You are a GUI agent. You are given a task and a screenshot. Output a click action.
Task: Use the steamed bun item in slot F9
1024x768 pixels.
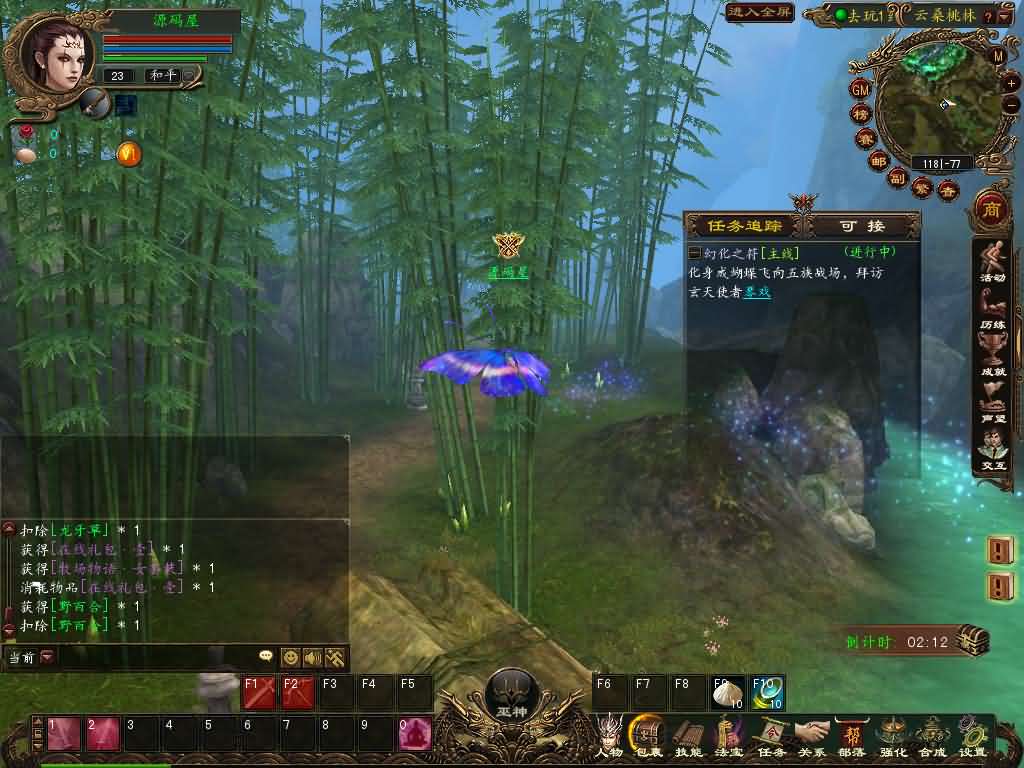[727, 692]
